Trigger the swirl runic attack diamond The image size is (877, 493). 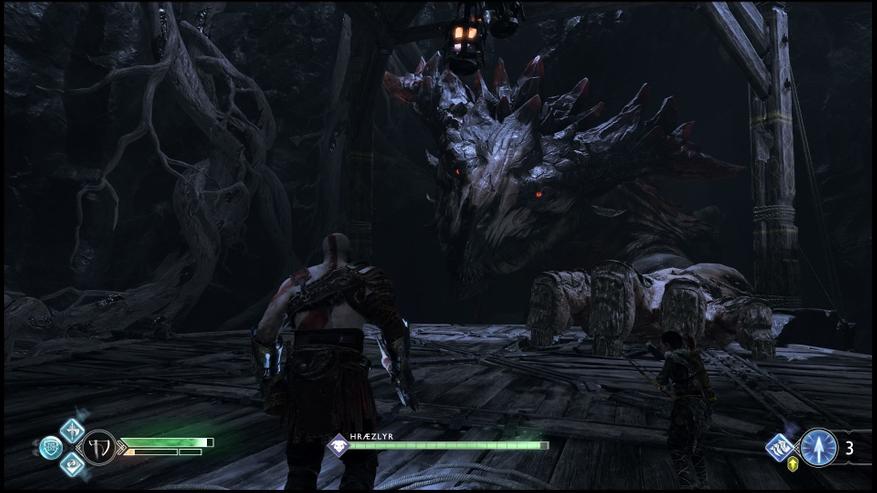(72, 464)
